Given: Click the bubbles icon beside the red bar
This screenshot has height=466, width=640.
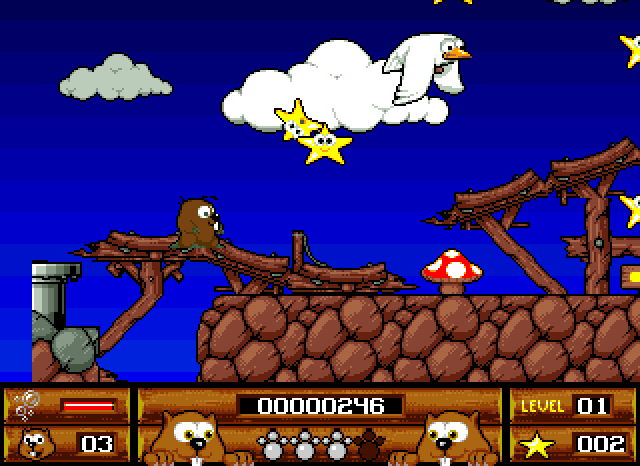Looking at the screenshot, I should click(26, 404).
